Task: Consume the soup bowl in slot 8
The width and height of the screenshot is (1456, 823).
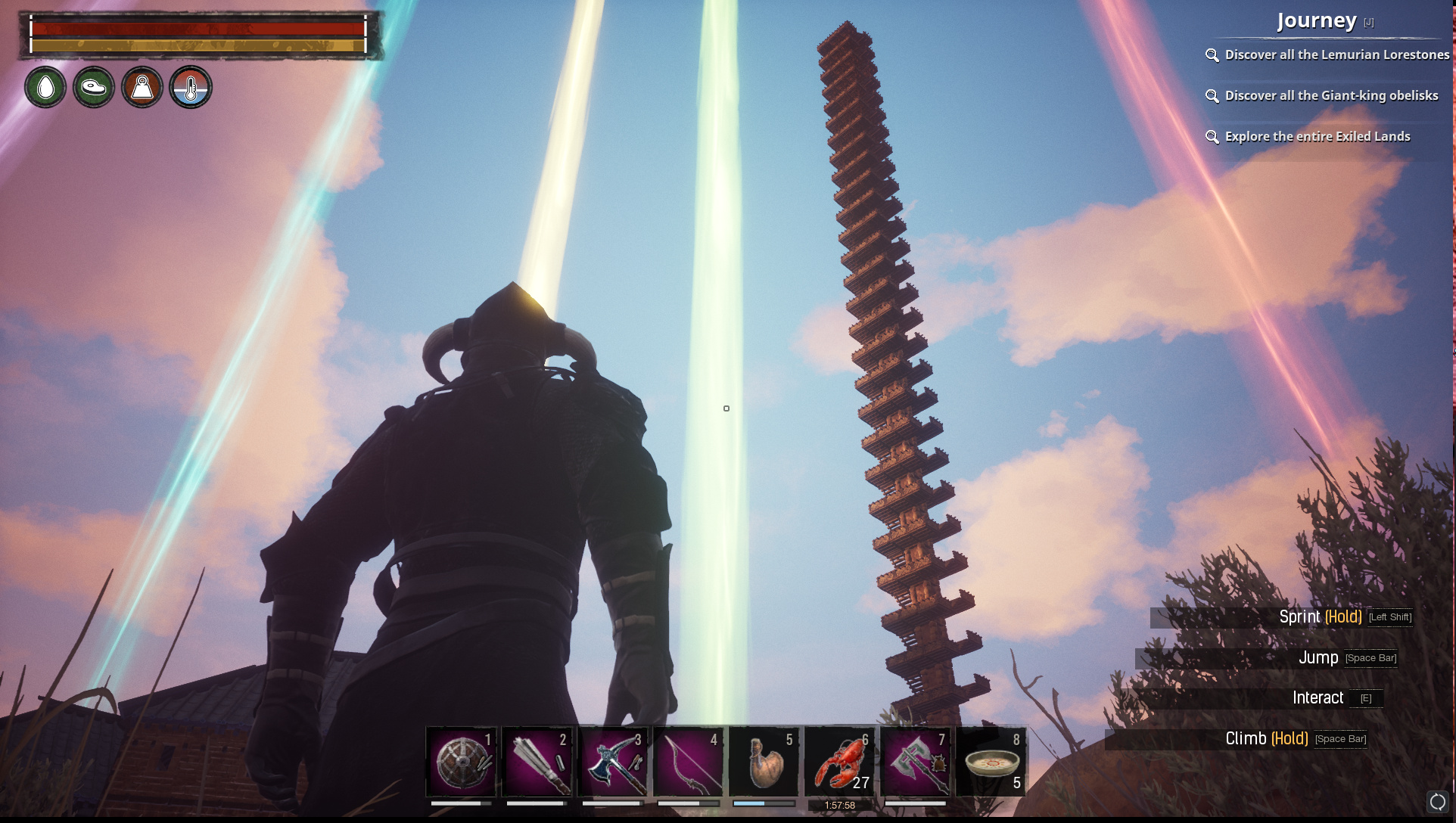Action: [x=991, y=762]
